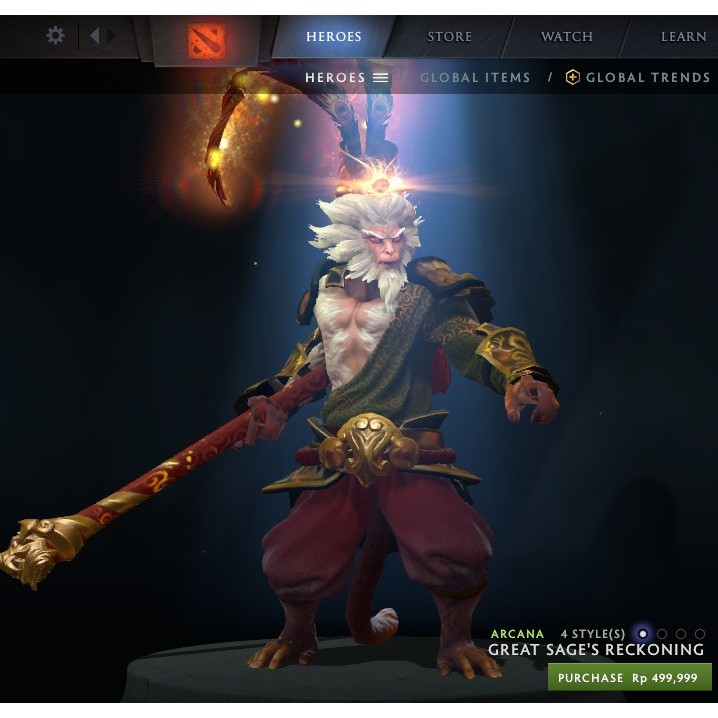Show the Global Items section
718x718 pixels.
pos(476,77)
